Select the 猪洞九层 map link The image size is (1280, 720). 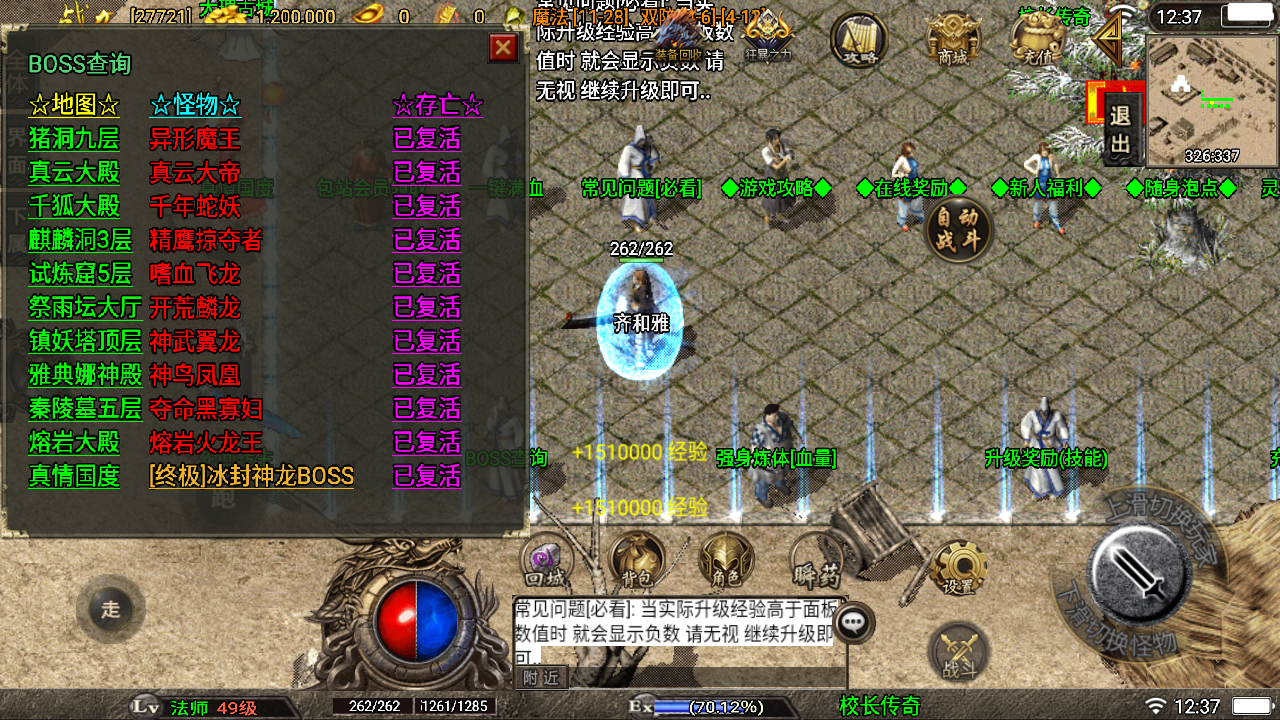pyautogui.click(x=74, y=138)
